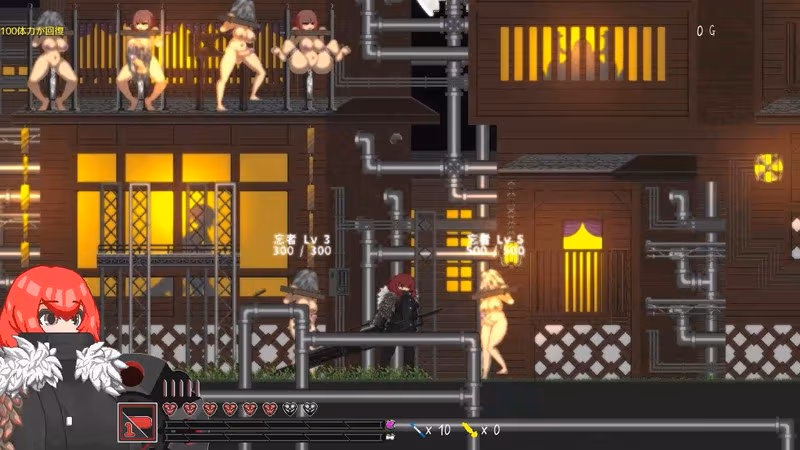Use the blue syringe item
The image size is (800, 450).
[x=417, y=430]
